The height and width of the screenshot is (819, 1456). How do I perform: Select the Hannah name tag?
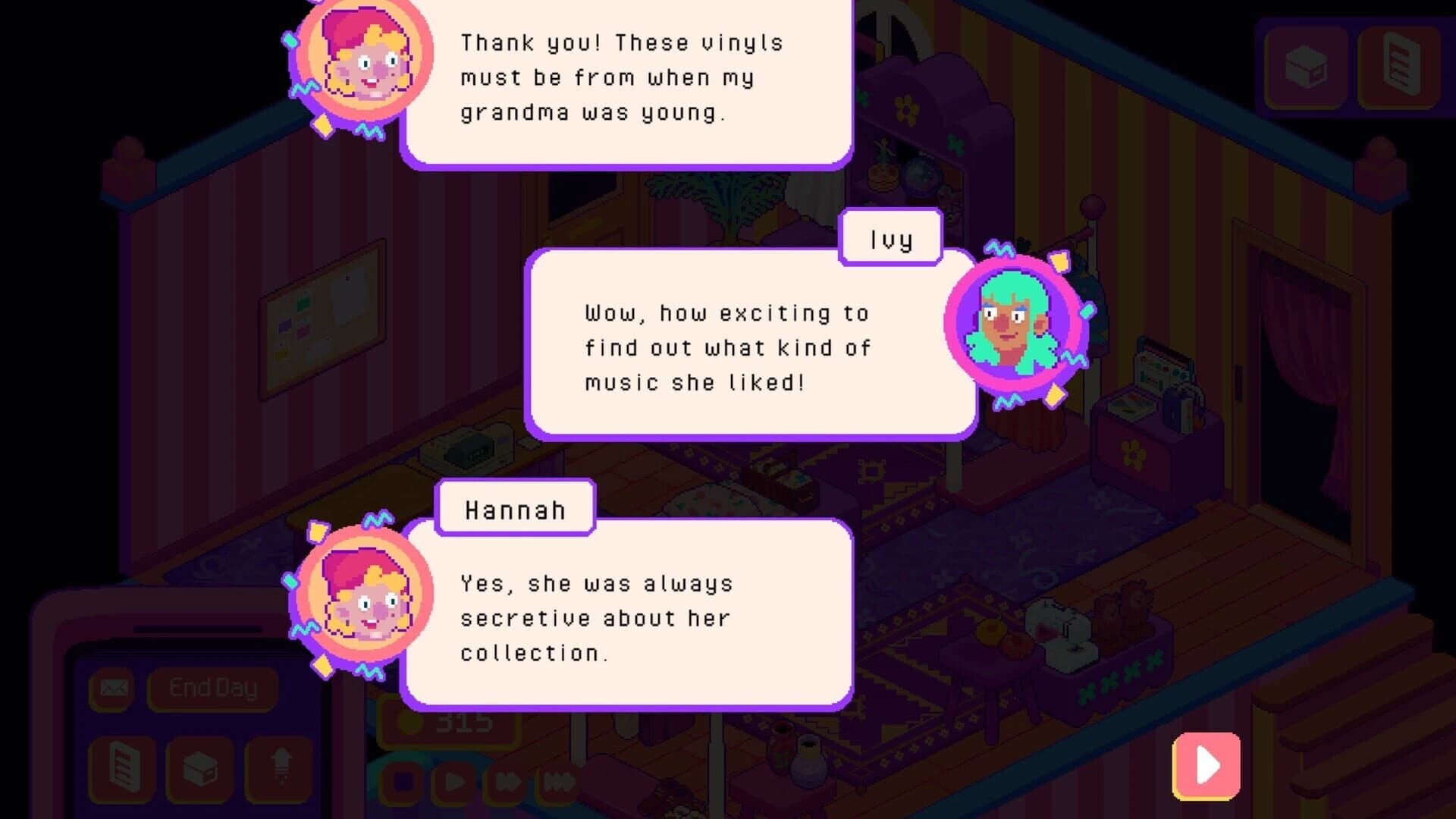click(x=515, y=509)
